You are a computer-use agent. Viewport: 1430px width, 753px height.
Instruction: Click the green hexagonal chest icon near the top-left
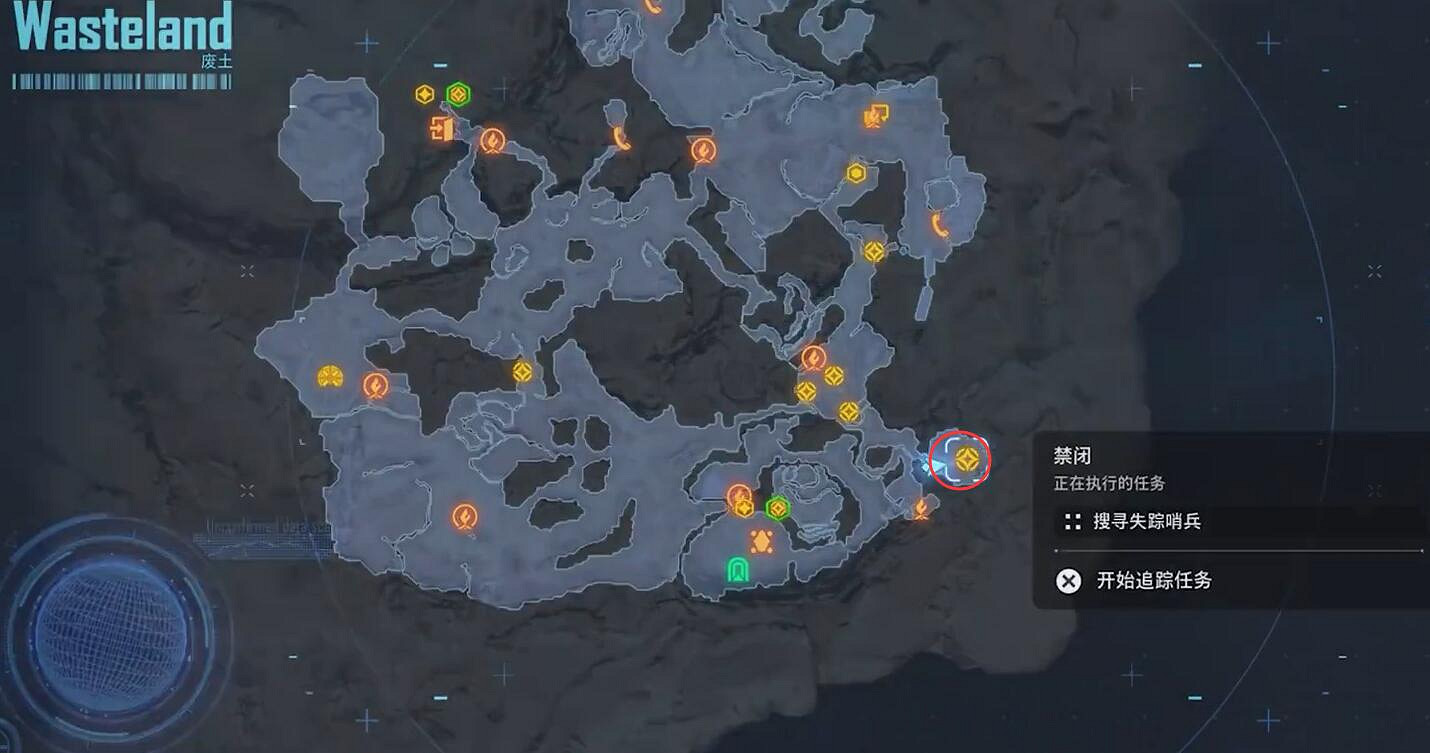pos(458,94)
